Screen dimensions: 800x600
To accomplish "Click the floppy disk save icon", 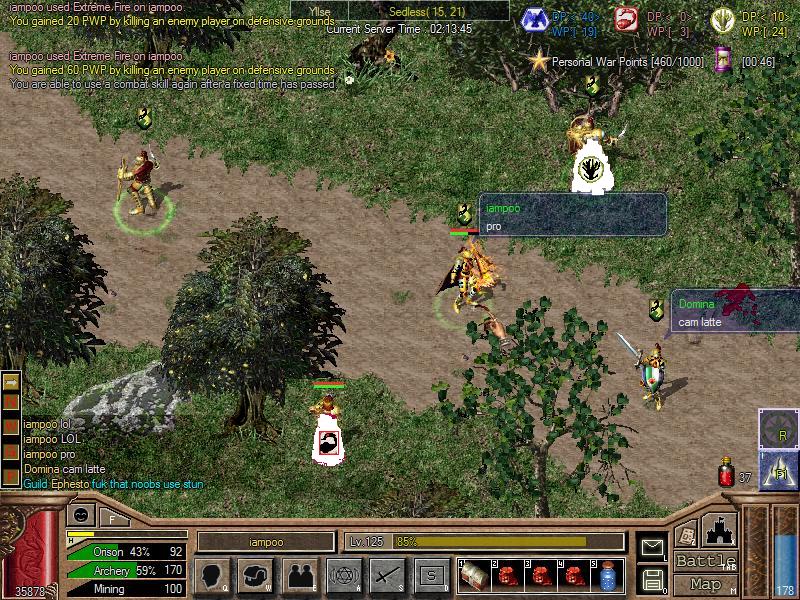I will [653, 578].
